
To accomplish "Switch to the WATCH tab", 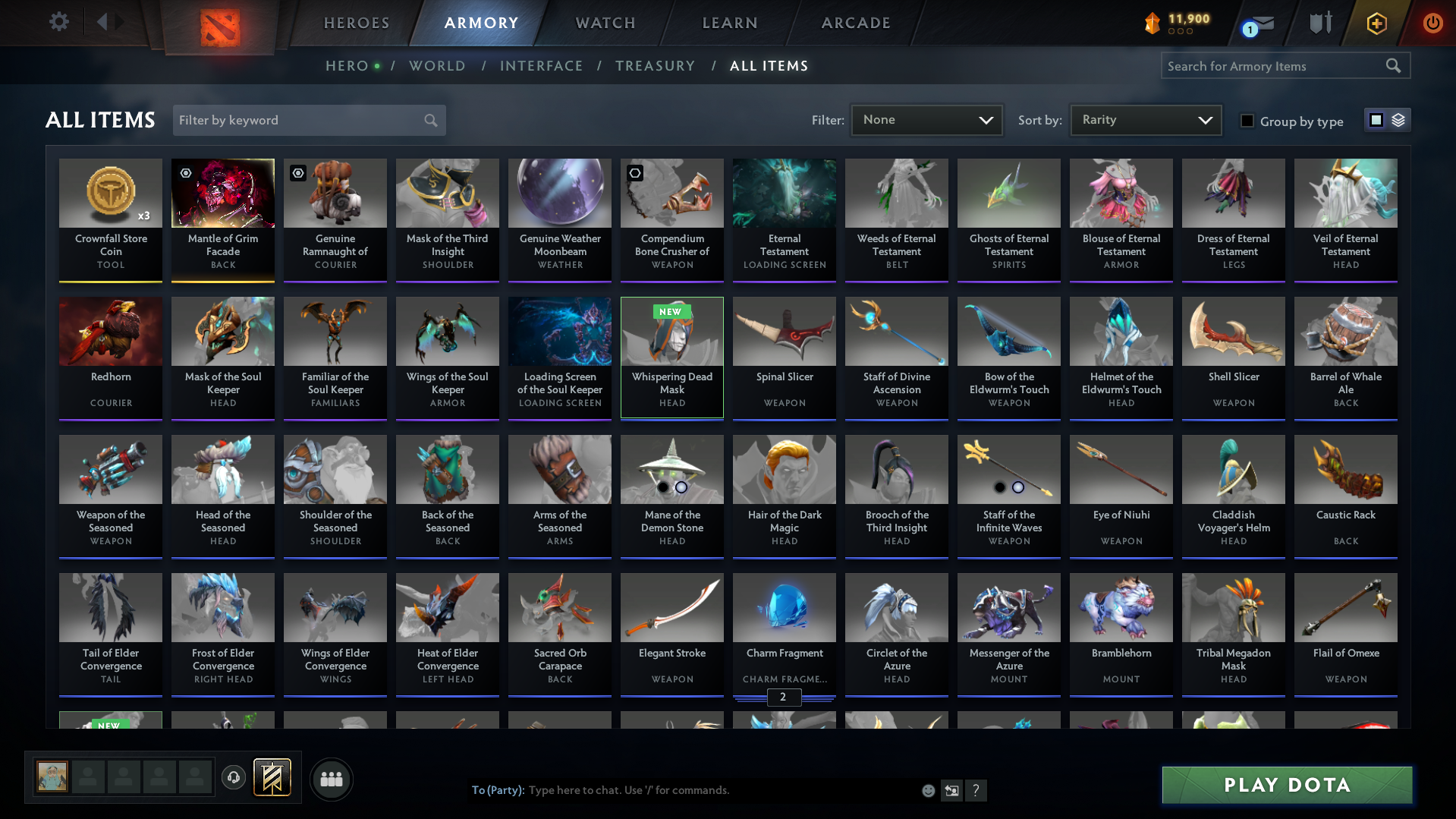I will pos(605,23).
